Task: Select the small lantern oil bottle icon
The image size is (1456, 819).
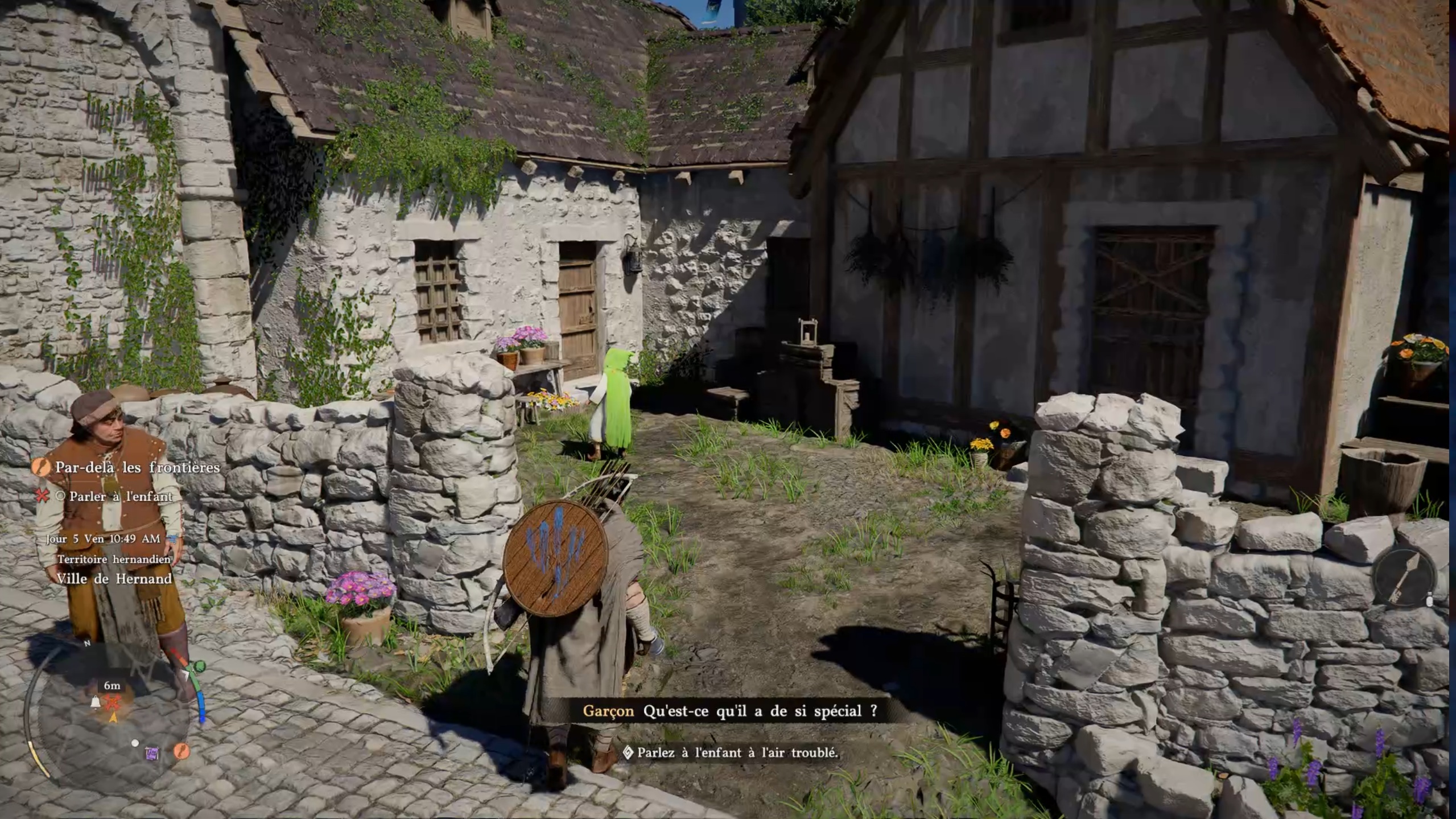Action: coord(1430,599)
